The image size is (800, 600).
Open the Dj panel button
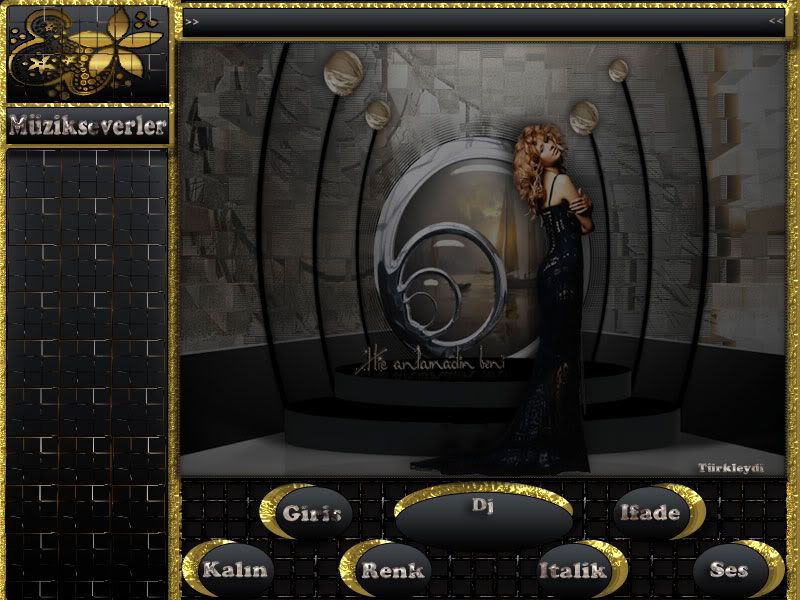pos(484,517)
